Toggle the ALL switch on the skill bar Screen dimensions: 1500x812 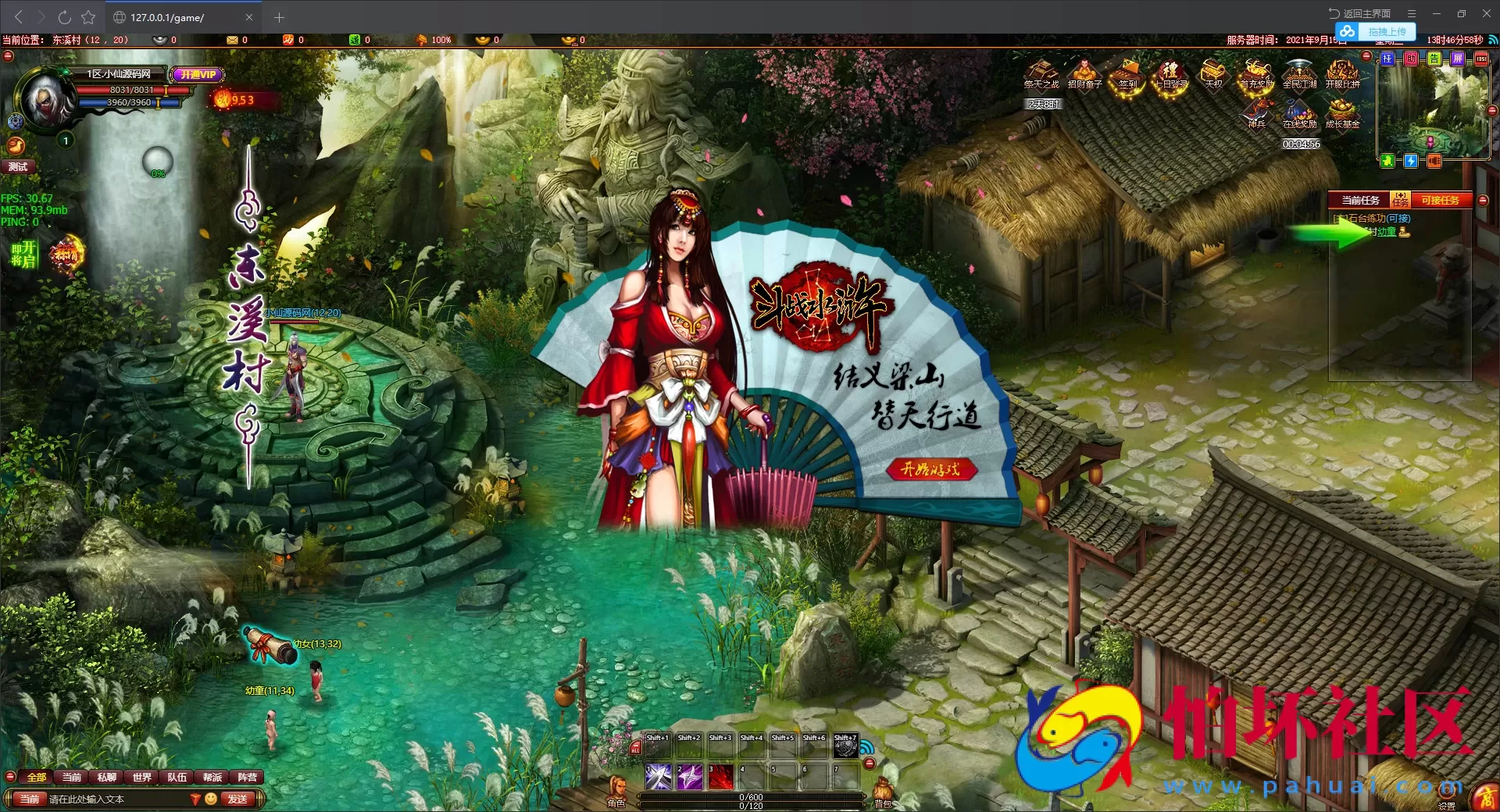coord(636,747)
